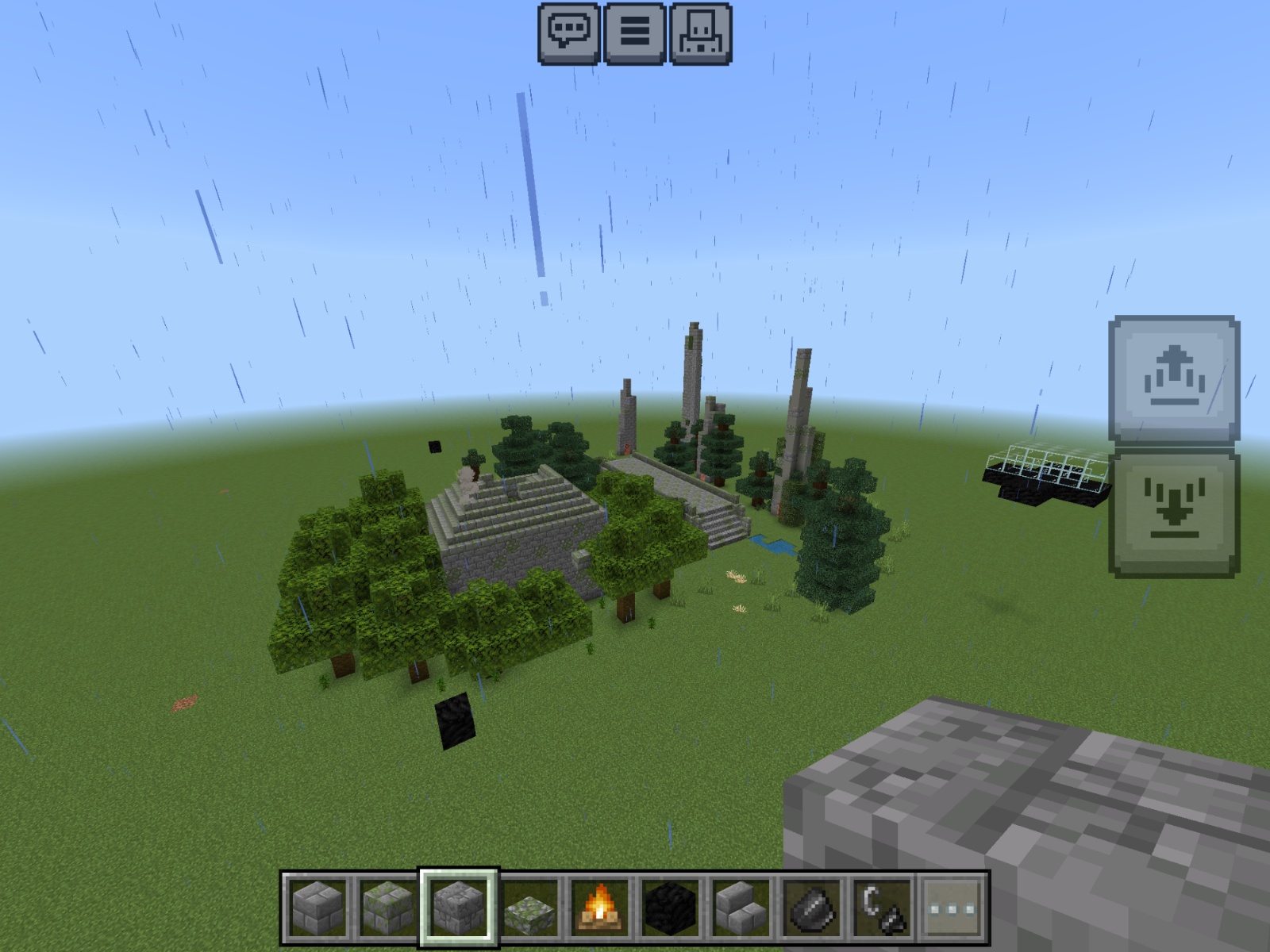The width and height of the screenshot is (1270, 952).
Task: Select the stone bricks hotbar slot
Action: coord(318,908)
